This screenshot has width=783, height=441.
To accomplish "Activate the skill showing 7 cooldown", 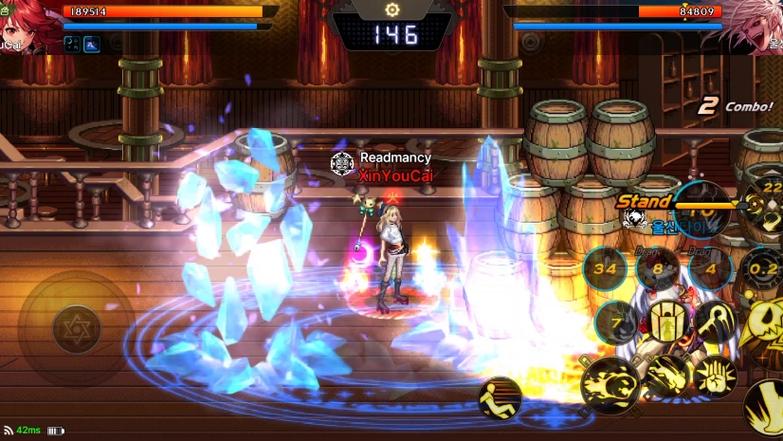I will coord(616,322).
